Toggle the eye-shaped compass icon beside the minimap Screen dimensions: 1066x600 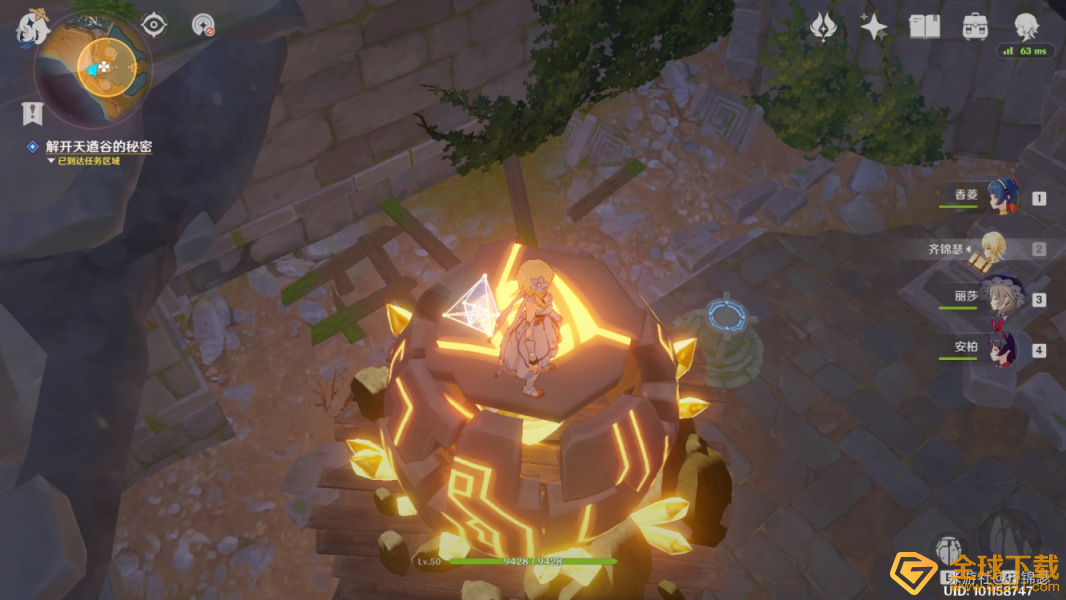pyautogui.click(x=154, y=24)
